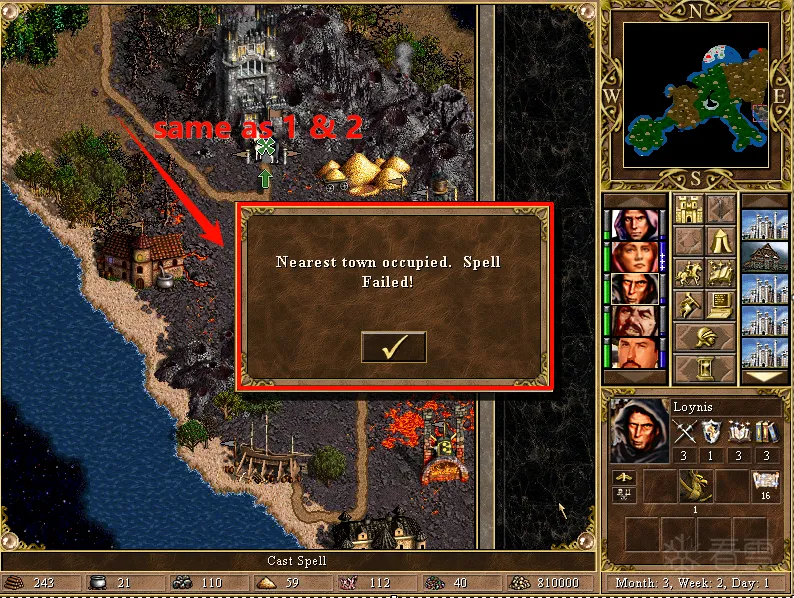Viewport: 794px width, 598px height.
Task: Select the red-haired woman hero portrait
Action: tap(634, 258)
